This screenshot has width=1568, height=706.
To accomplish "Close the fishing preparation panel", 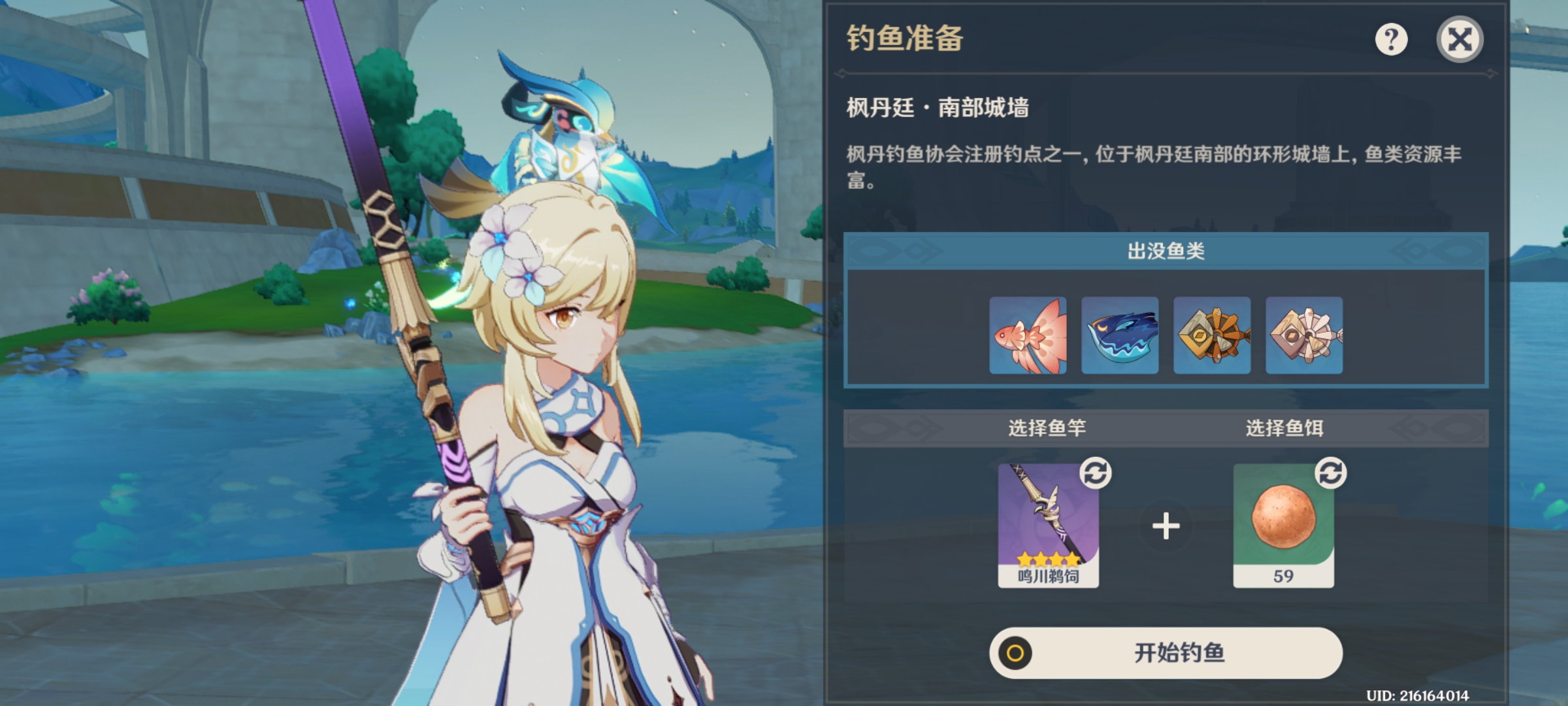I will tap(1460, 40).
